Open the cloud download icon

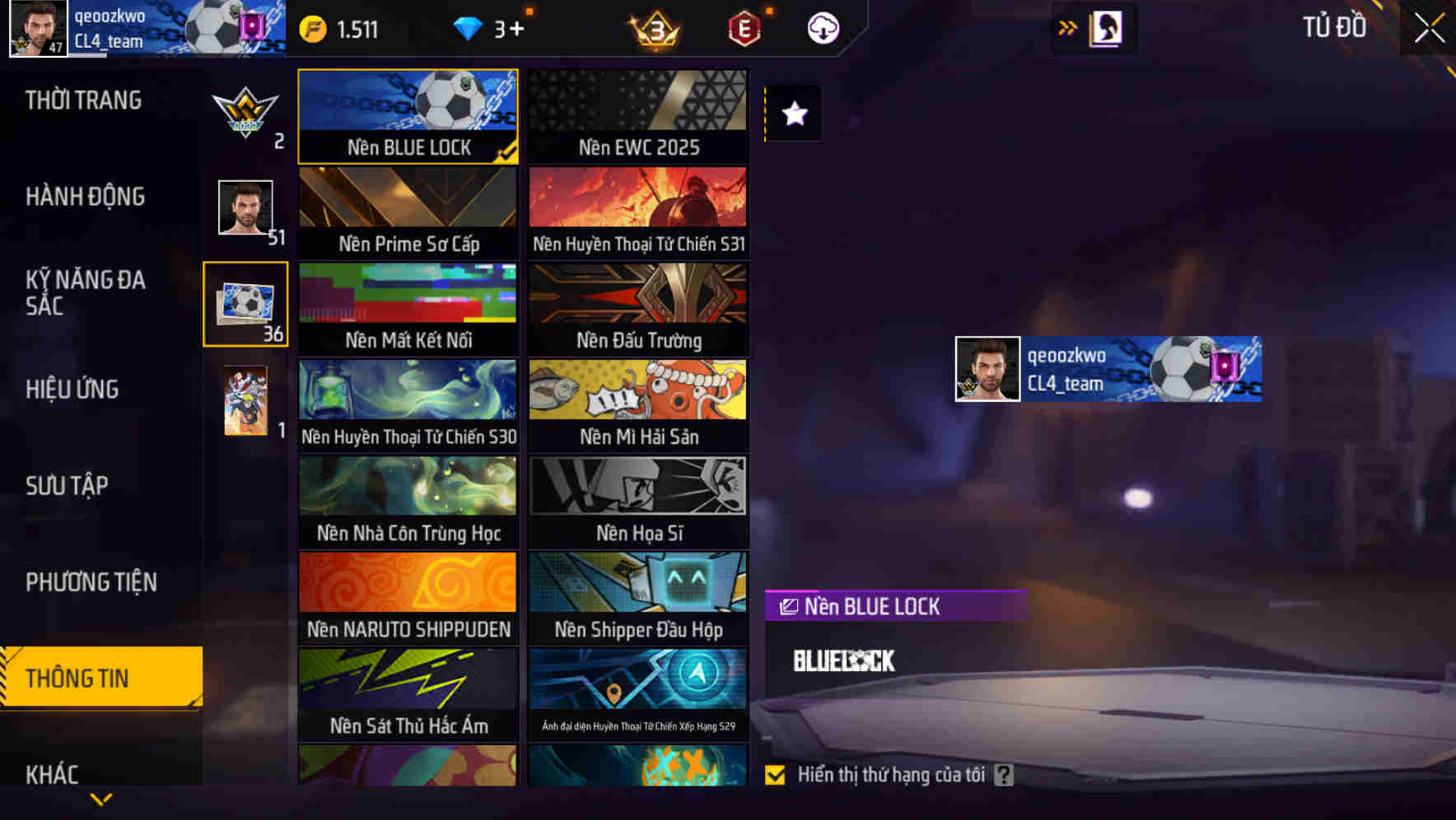pos(823,27)
